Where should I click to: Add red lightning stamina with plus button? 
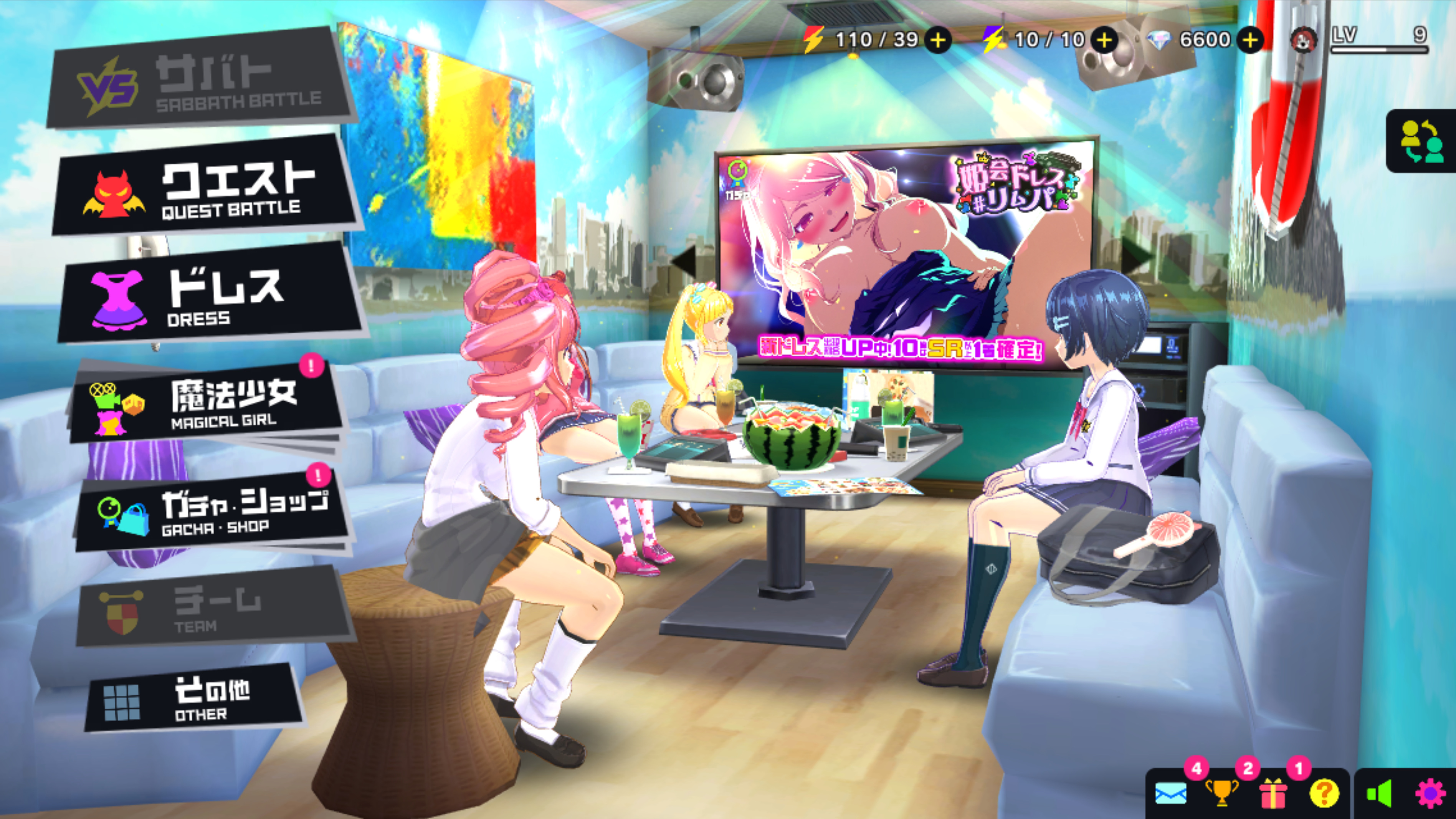click(938, 40)
